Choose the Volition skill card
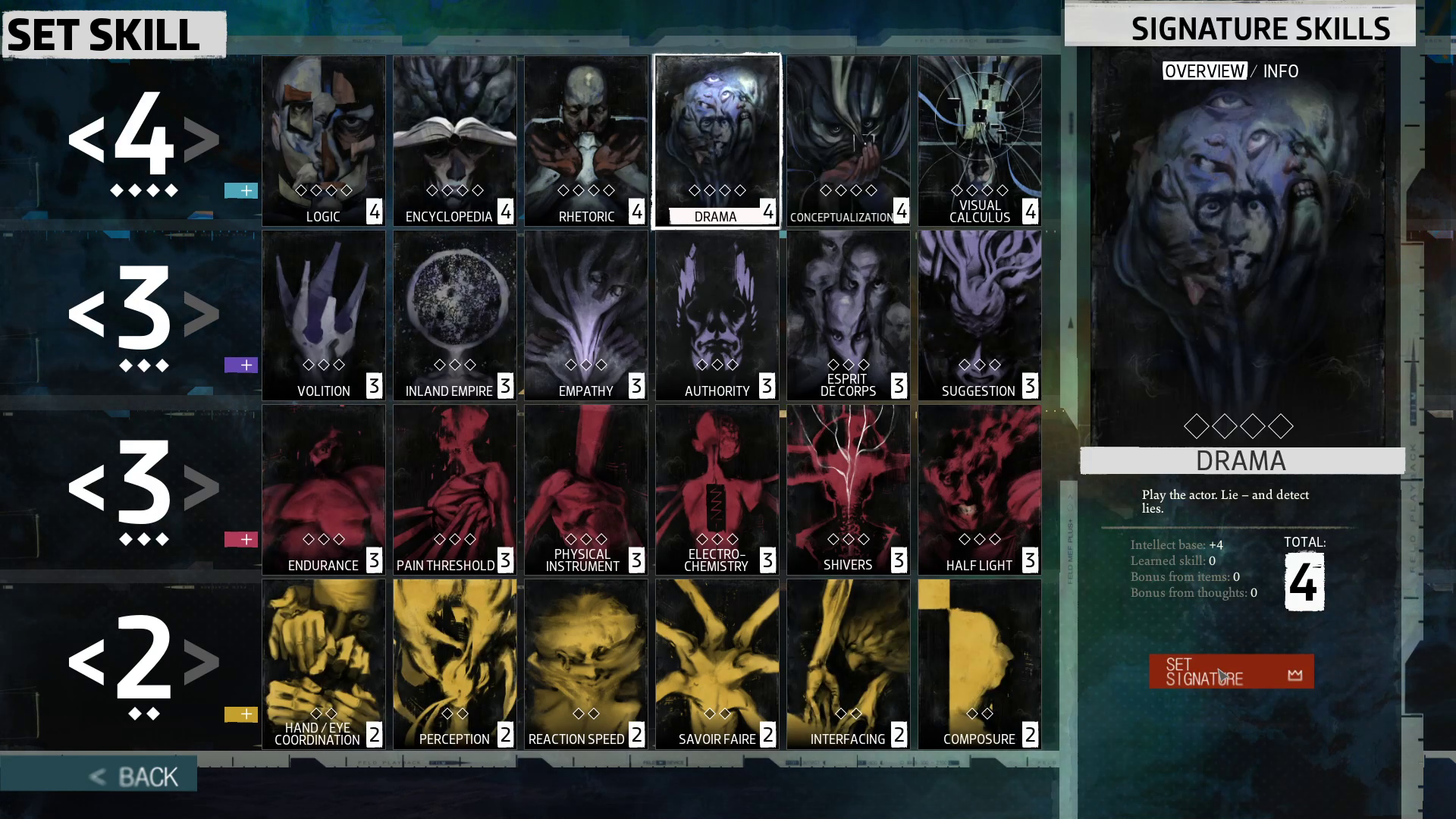Image resolution: width=1456 pixels, height=819 pixels. [324, 315]
